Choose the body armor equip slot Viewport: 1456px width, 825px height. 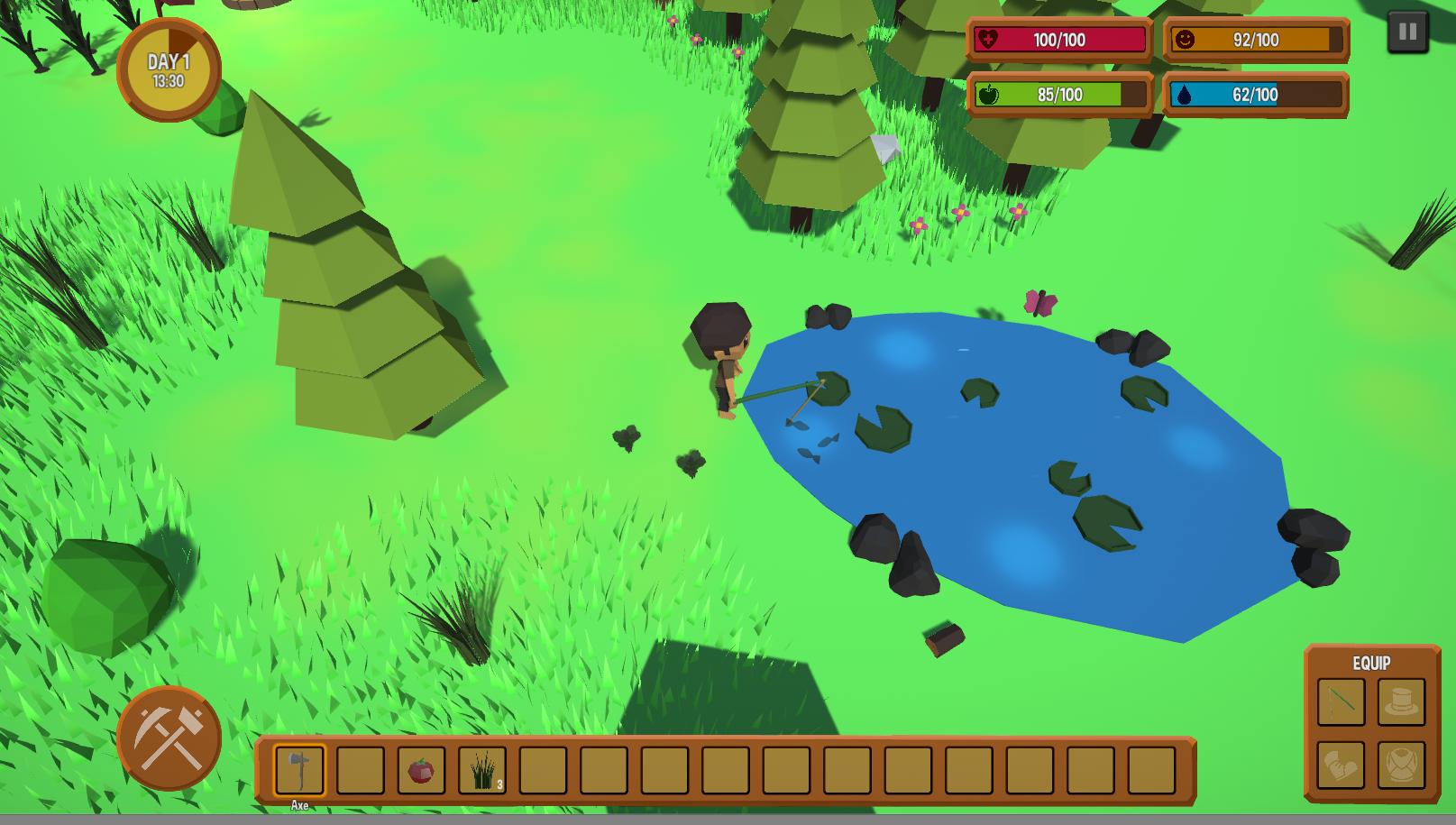[1401, 765]
